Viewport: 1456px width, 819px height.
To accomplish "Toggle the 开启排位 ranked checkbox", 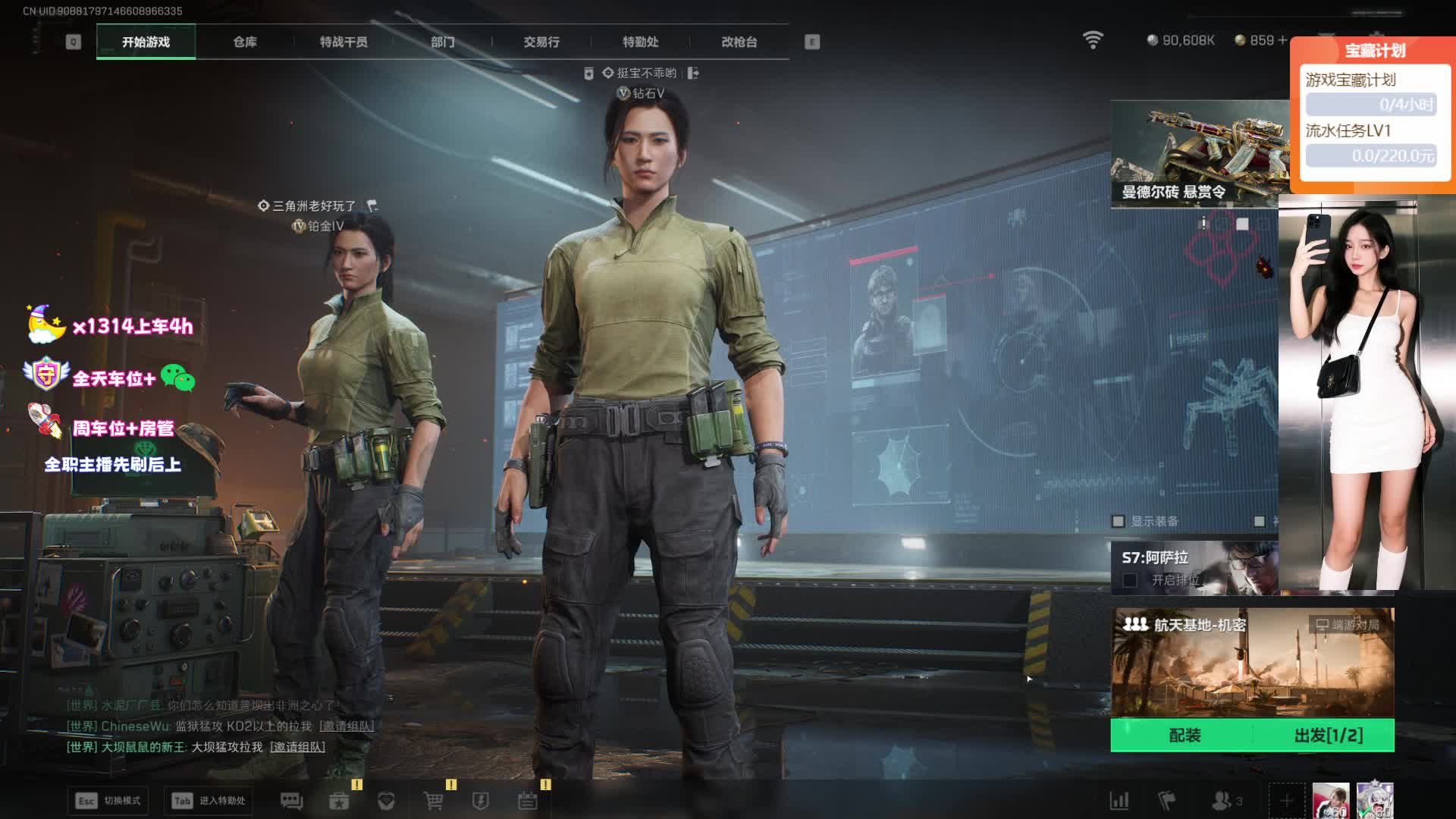I will [1130, 580].
